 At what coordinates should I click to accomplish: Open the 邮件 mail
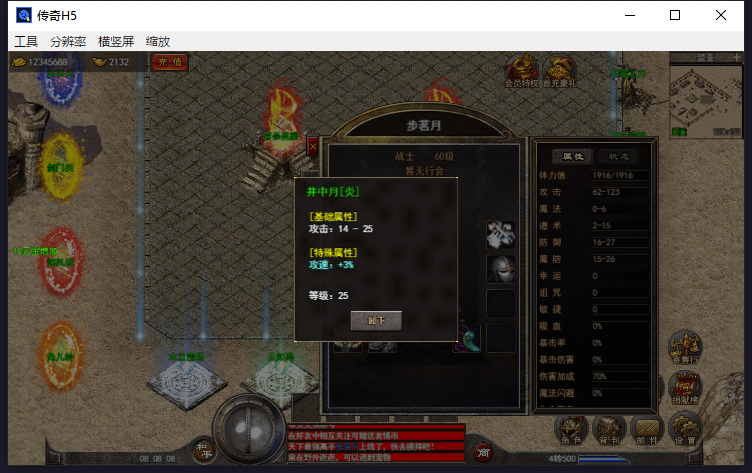pyautogui.click(x=646, y=430)
